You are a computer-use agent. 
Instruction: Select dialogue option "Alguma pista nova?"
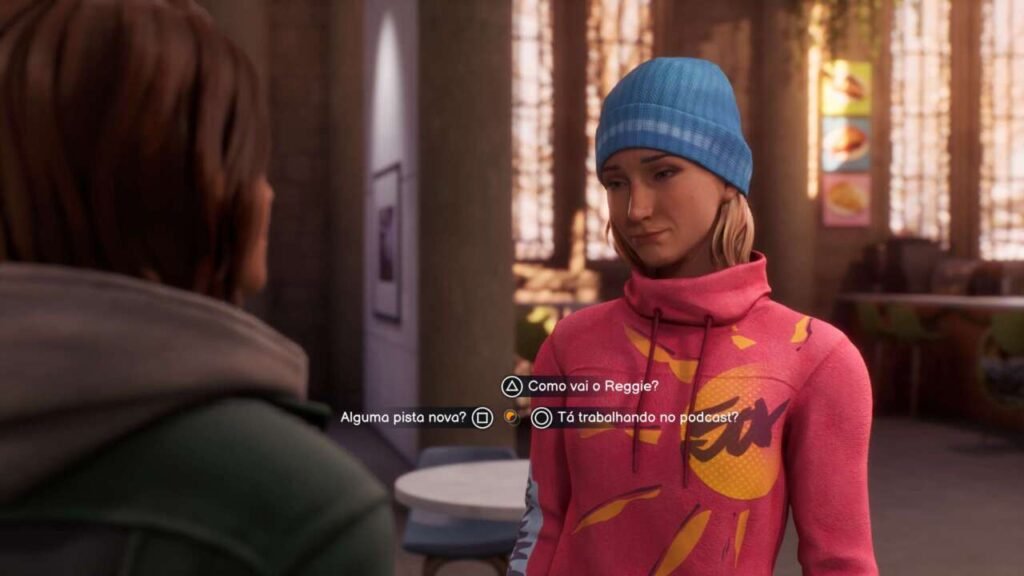[x=402, y=417]
